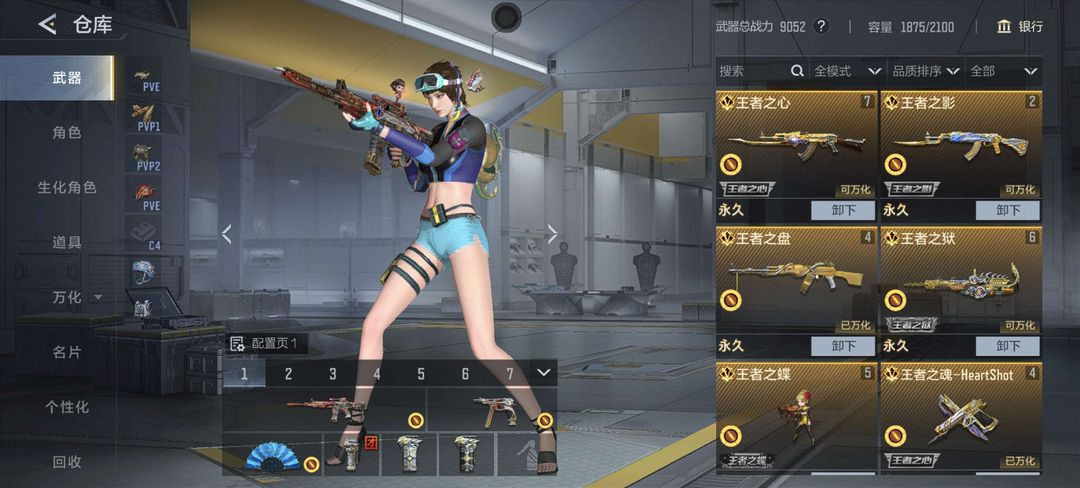
Task: Switch to the 个性化 tab
Action: pyautogui.click(x=67, y=407)
